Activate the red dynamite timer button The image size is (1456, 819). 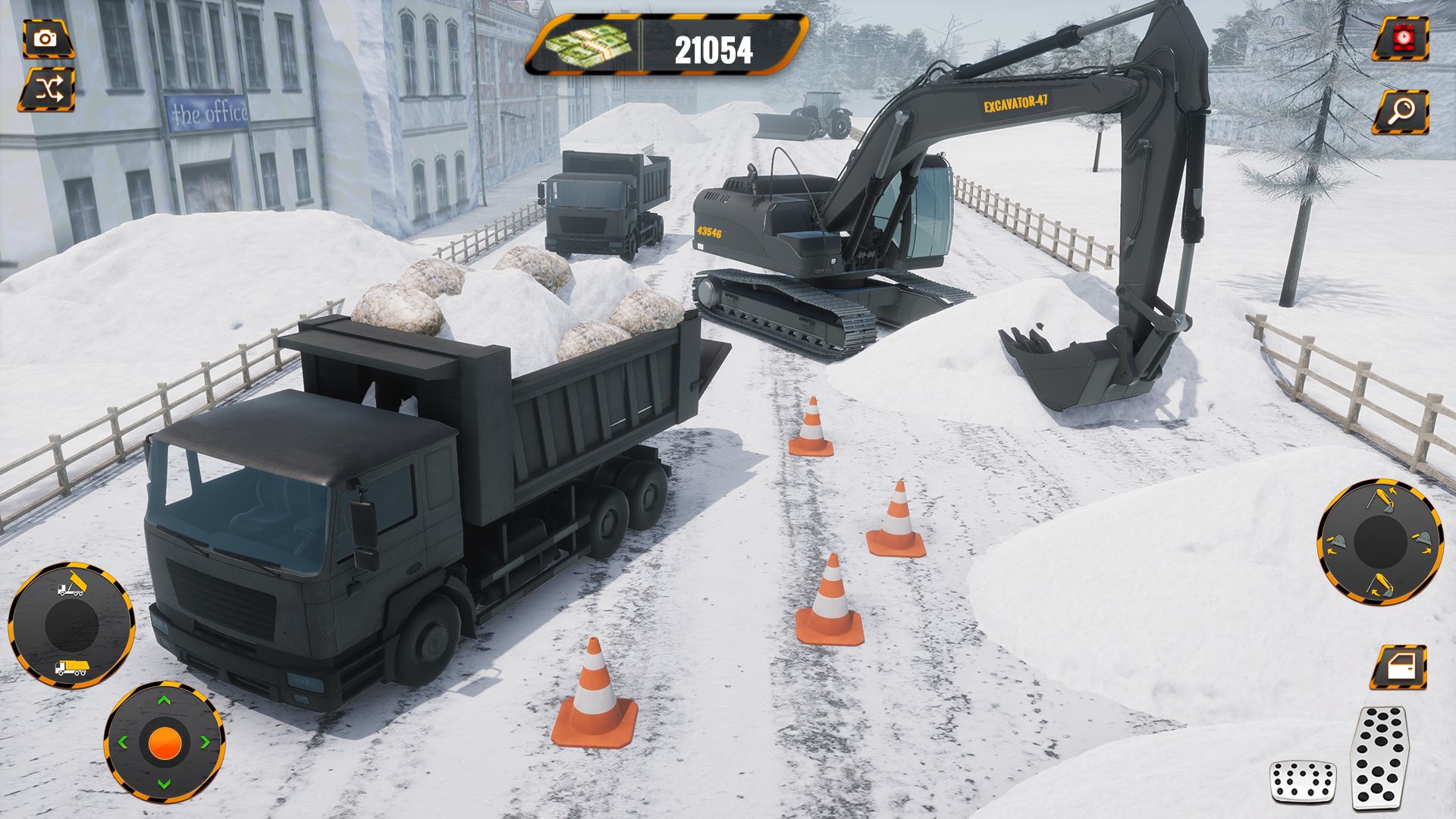point(1400,39)
